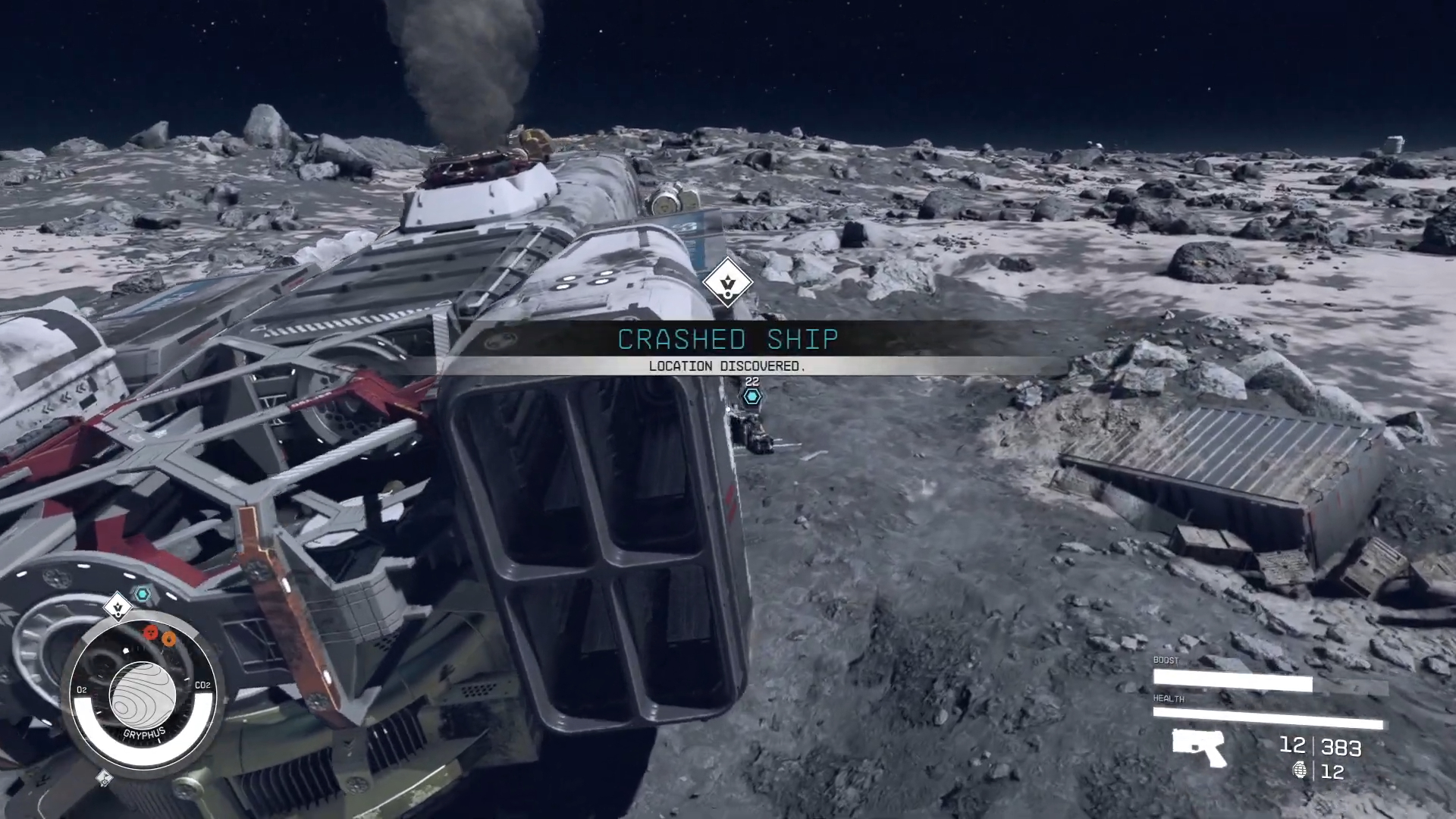Toggle the O2 indicator on the oxygen meter

(x=81, y=689)
